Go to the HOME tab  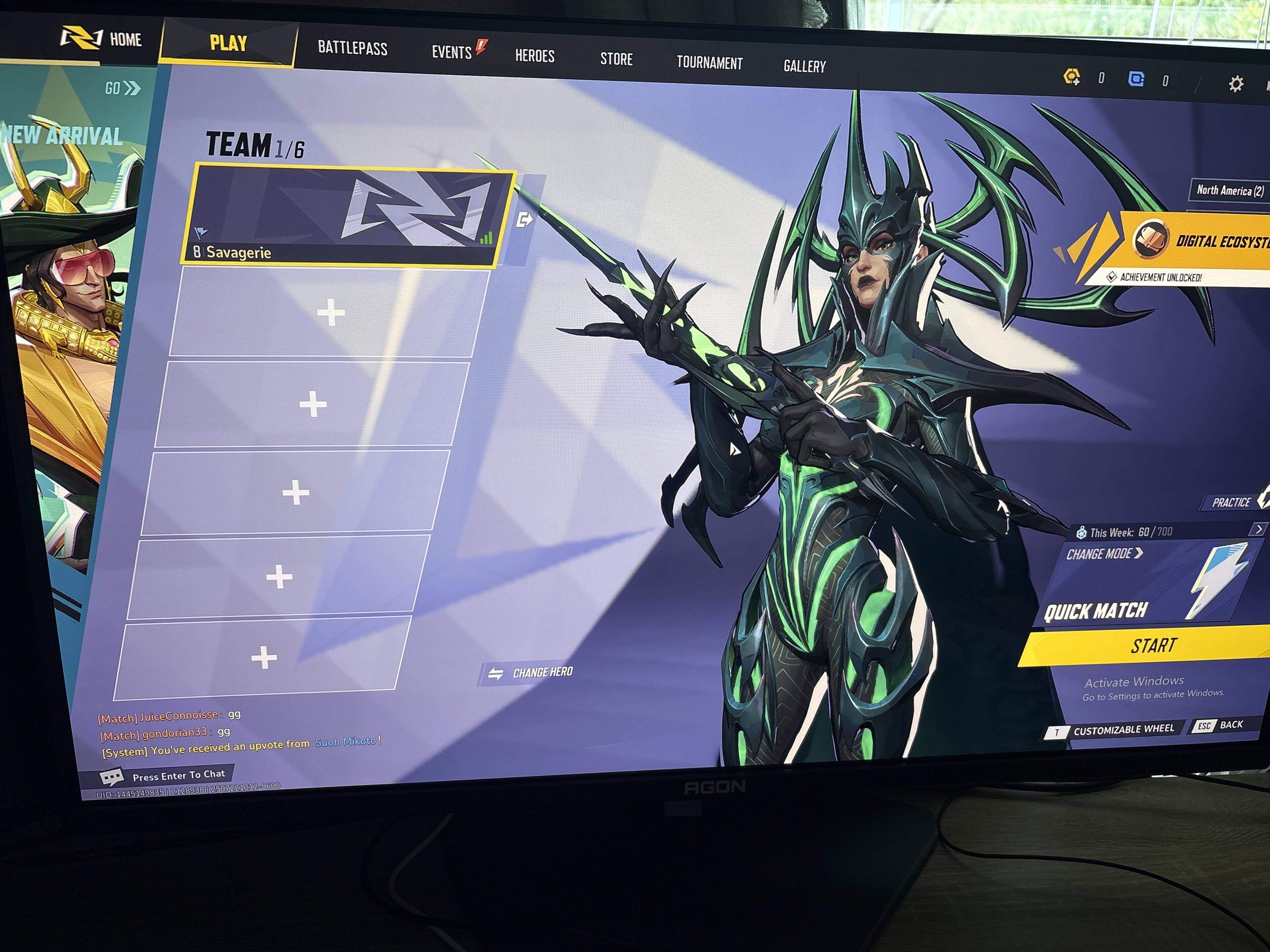point(102,39)
